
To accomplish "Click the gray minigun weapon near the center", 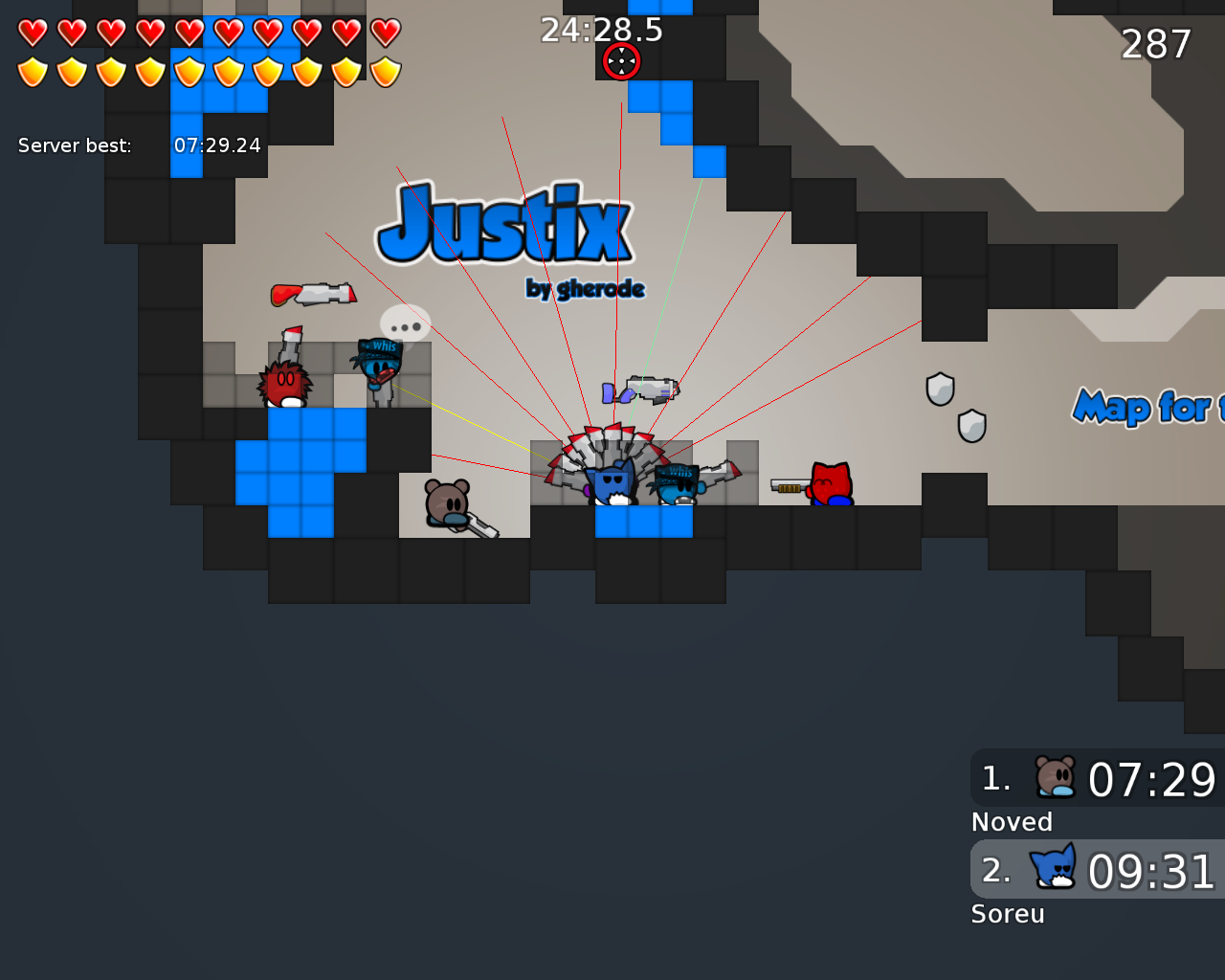I will coord(649,386).
